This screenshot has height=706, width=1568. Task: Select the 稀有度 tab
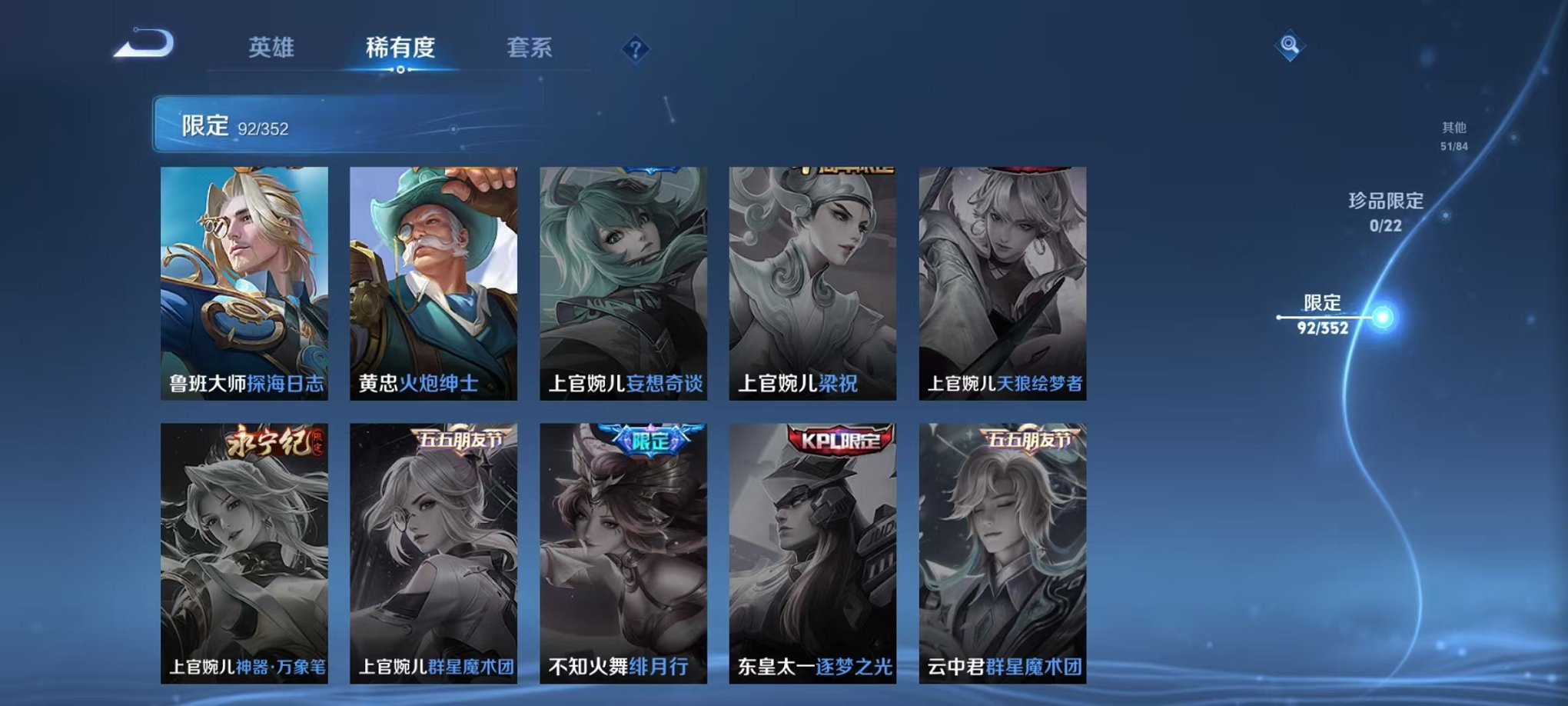pyautogui.click(x=400, y=48)
